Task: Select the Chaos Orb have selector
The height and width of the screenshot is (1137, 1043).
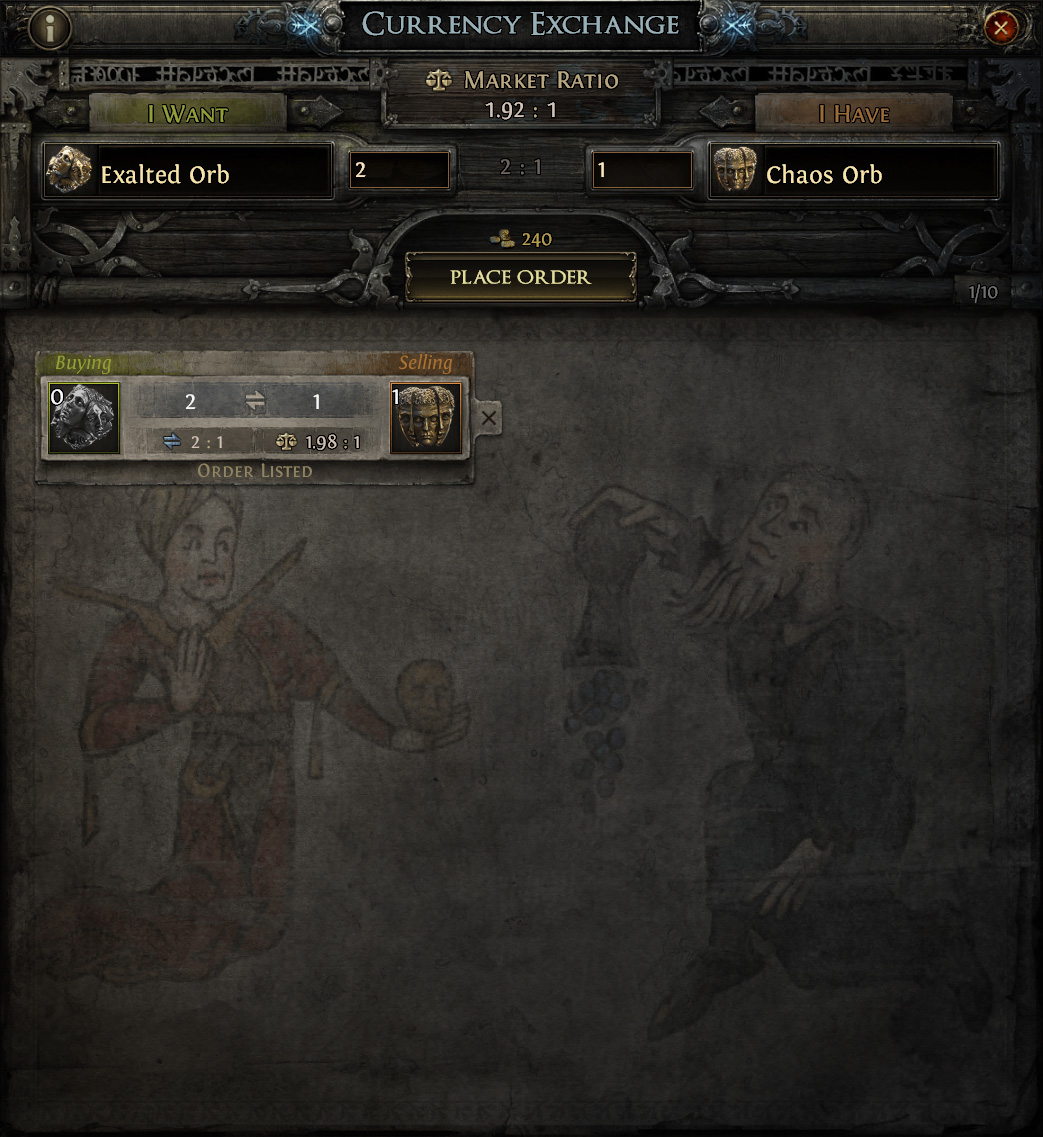Action: click(x=853, y=172)
